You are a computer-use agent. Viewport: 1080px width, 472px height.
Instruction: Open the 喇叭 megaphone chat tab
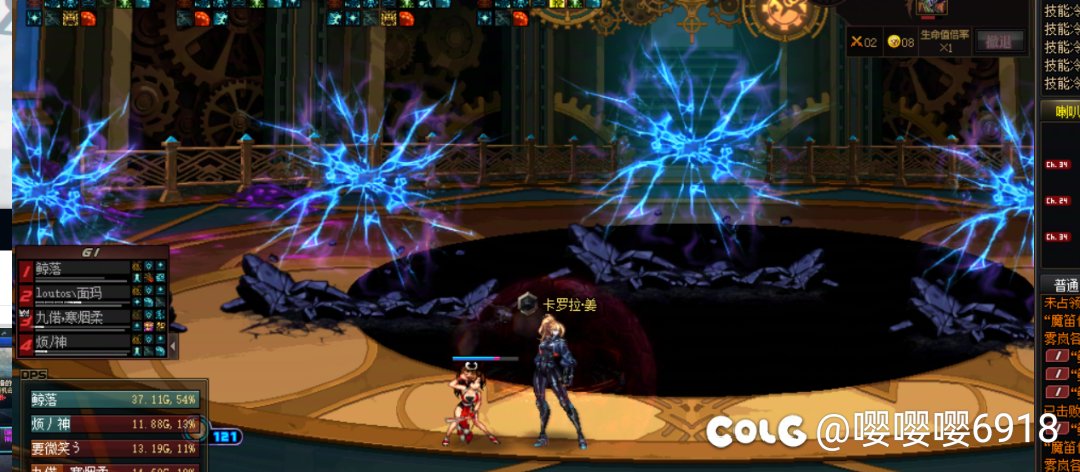coord(1060,111)
